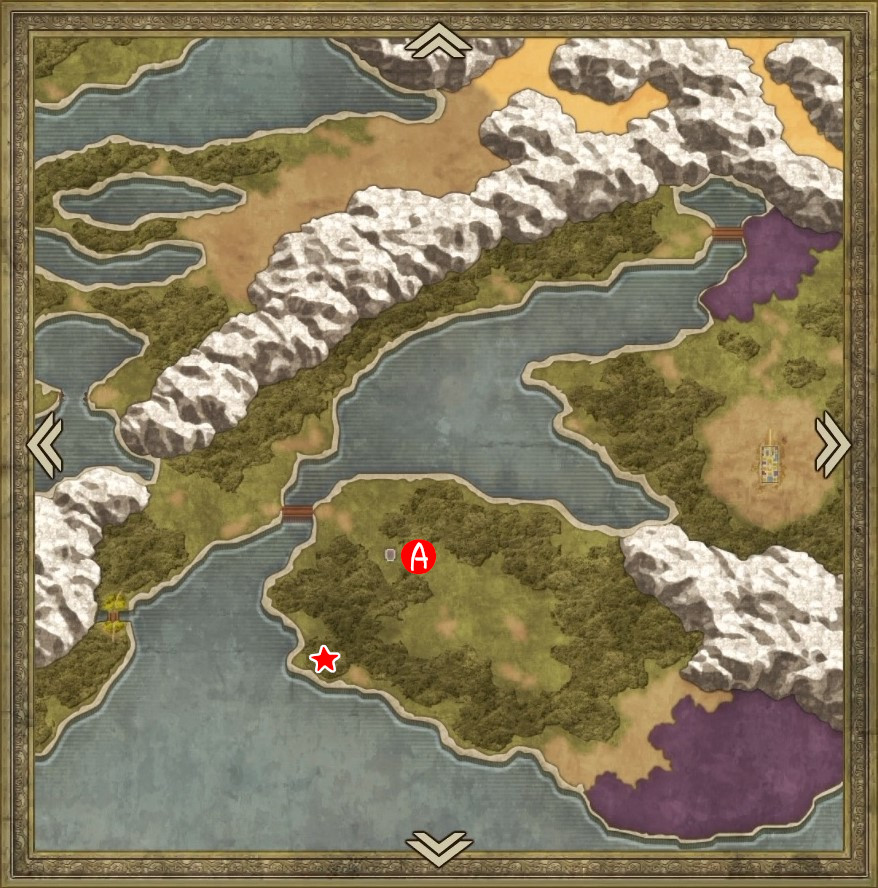Click the down arrow to pan map south
The image size is (878, 888).
(x=438, y=846)
